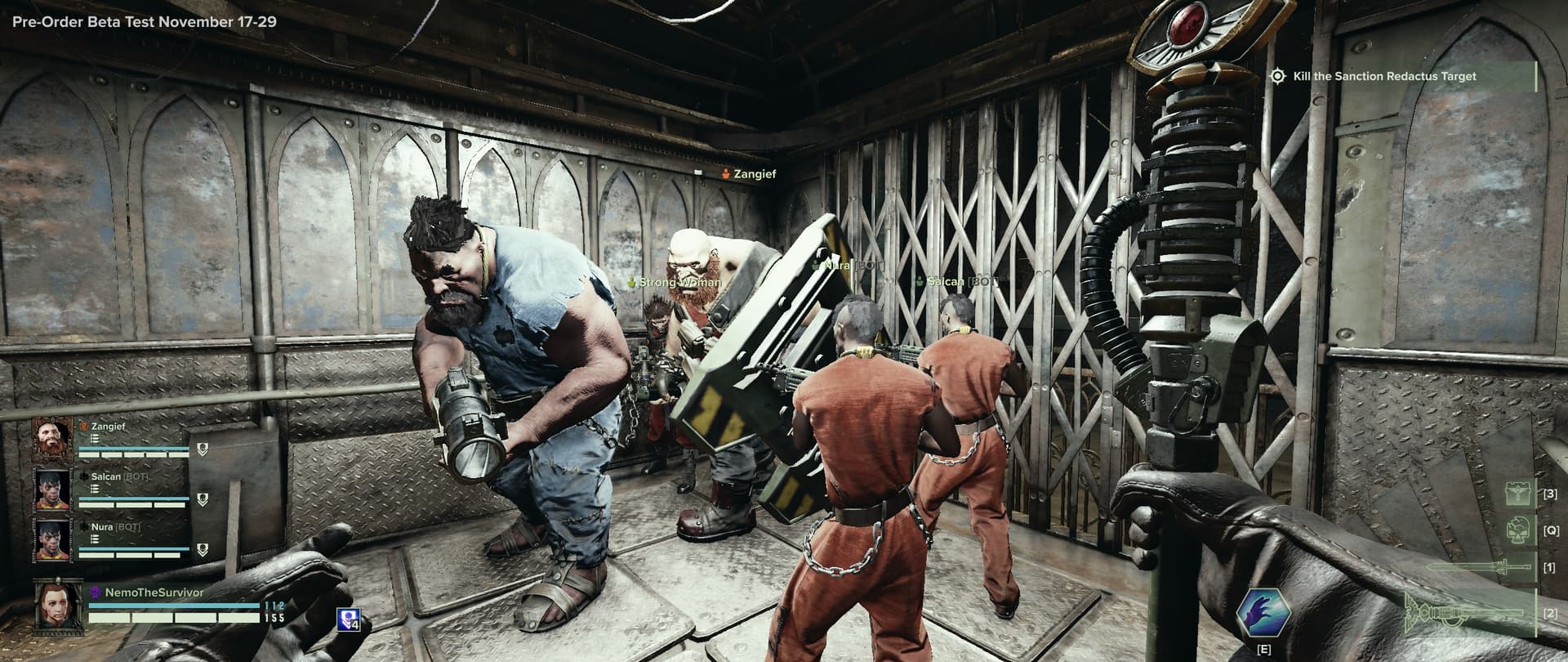Click the Kill the Sanction Redactus Target objective

click(1383, 76)
